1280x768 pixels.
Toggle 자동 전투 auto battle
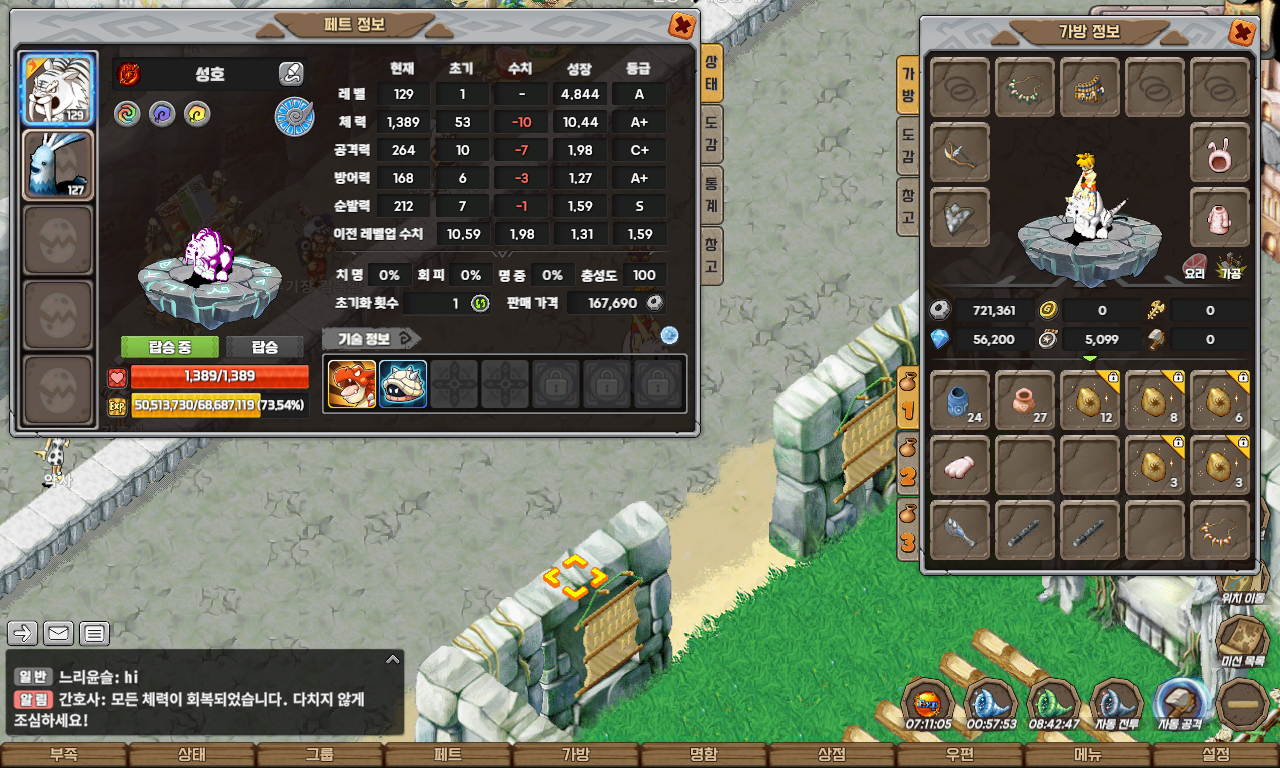coord(1116,704)
